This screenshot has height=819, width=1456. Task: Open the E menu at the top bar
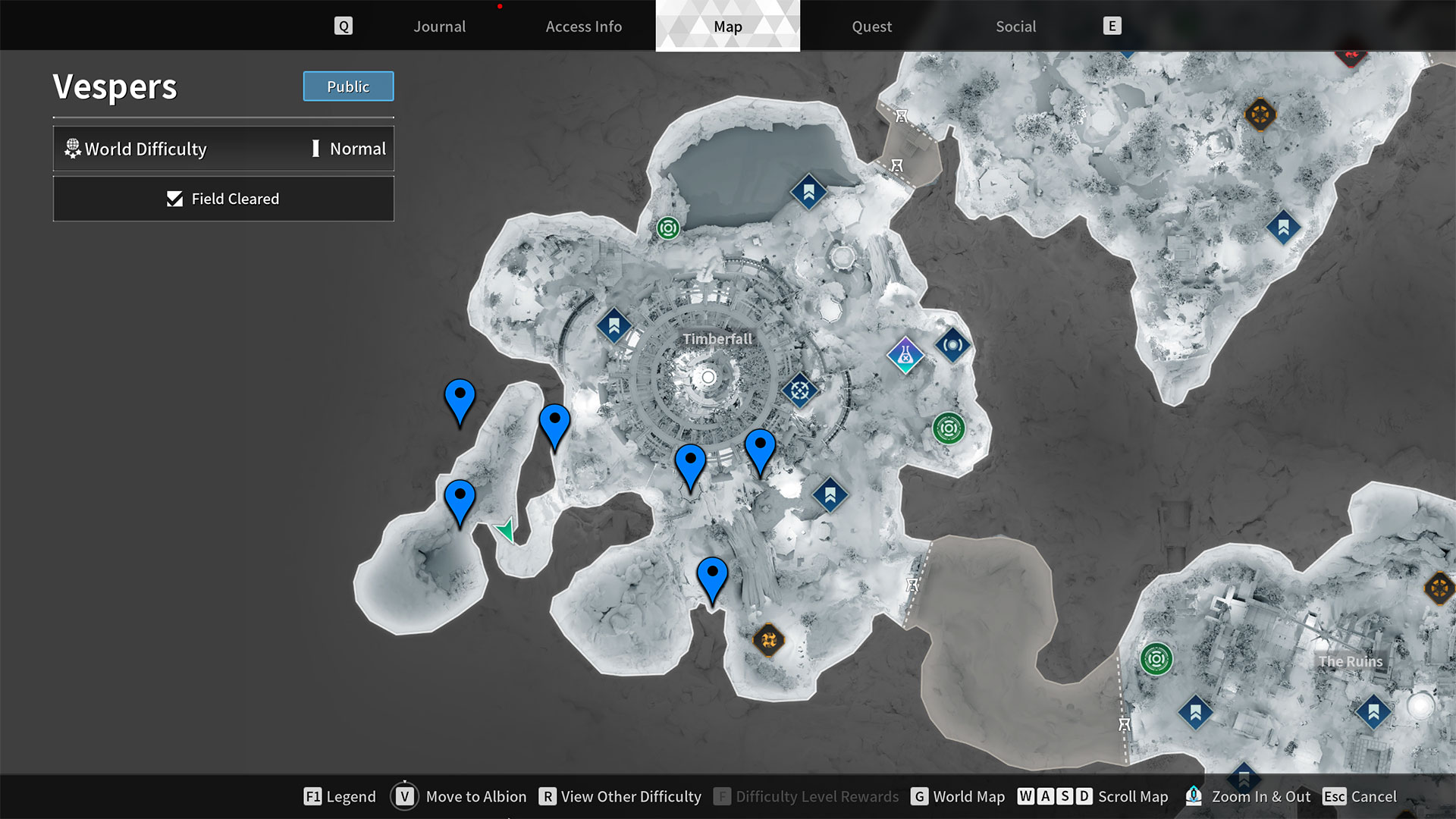click(x=1112, y=25)
